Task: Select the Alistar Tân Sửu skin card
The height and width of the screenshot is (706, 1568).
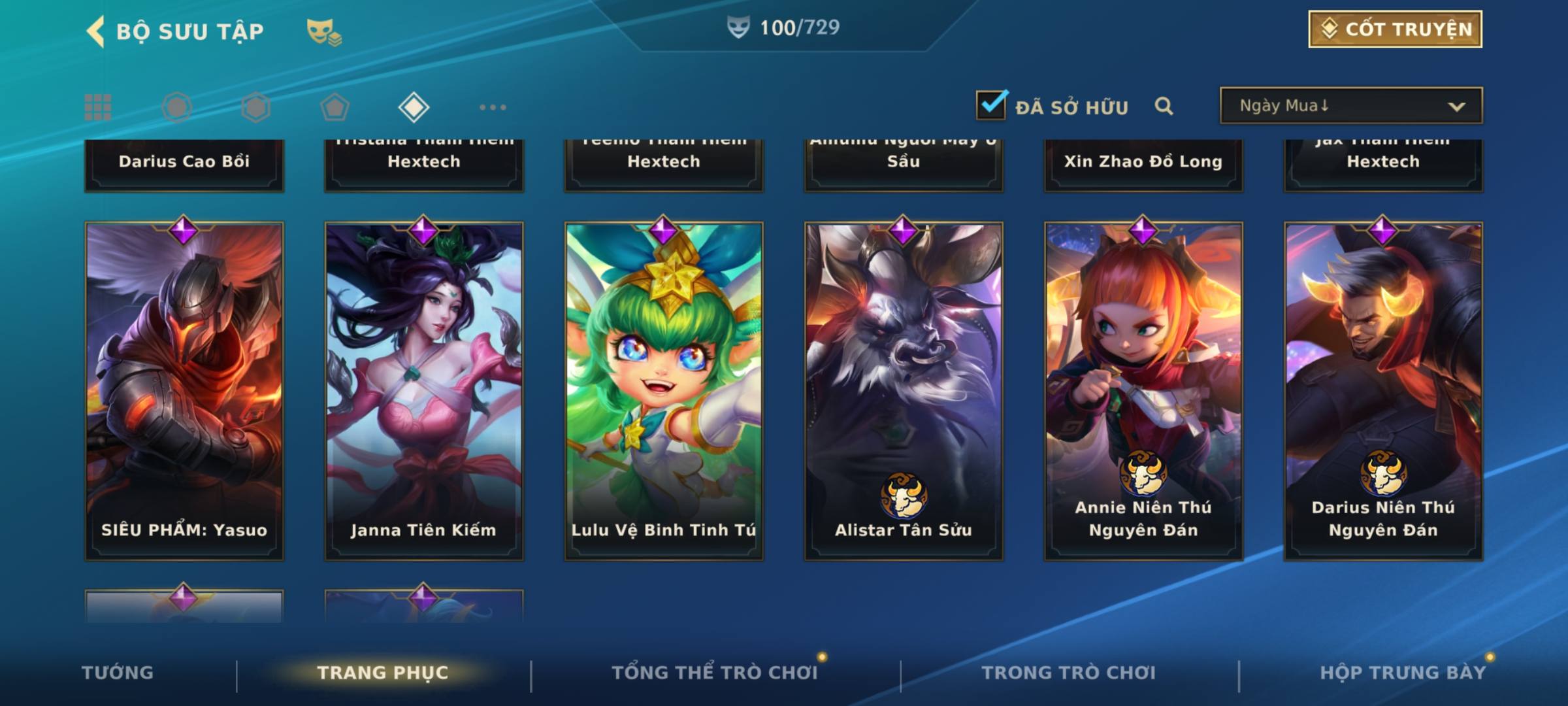Action: click(904, 391)
